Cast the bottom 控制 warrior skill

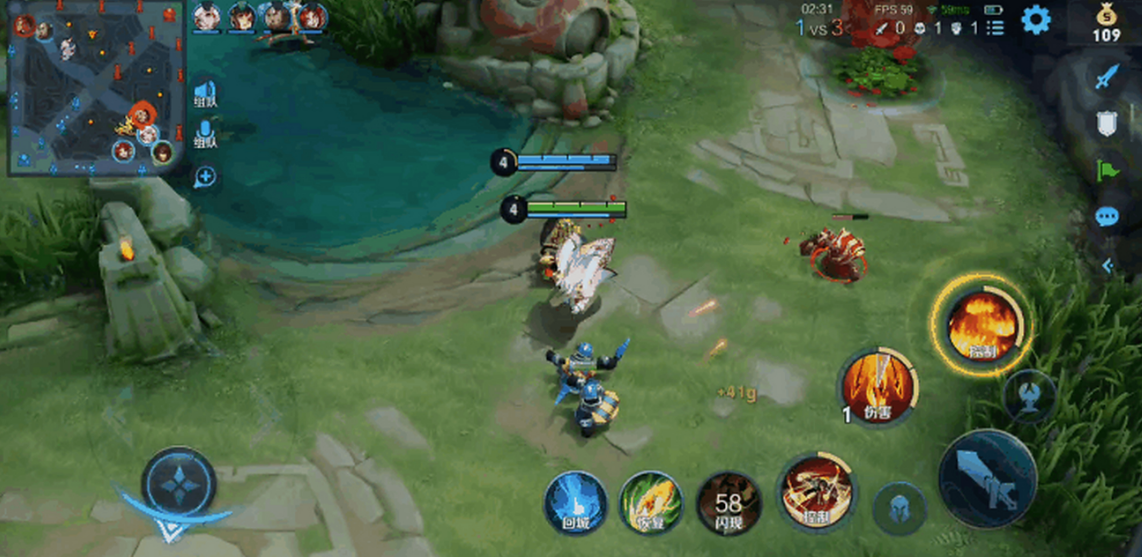pos(815,490)
